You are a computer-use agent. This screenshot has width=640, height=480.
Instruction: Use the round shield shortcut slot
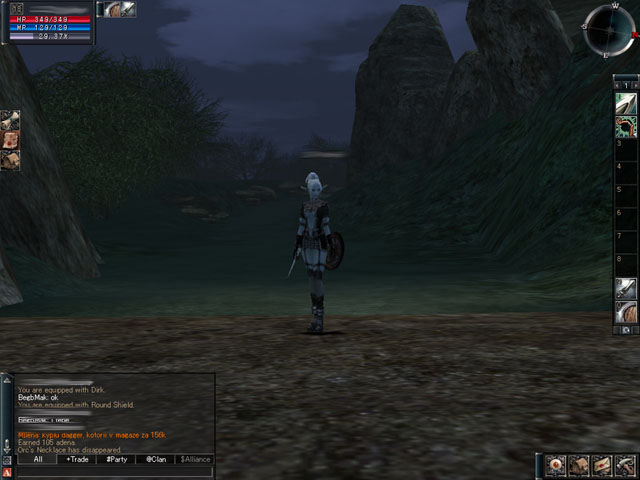click(x=626, y=311)
